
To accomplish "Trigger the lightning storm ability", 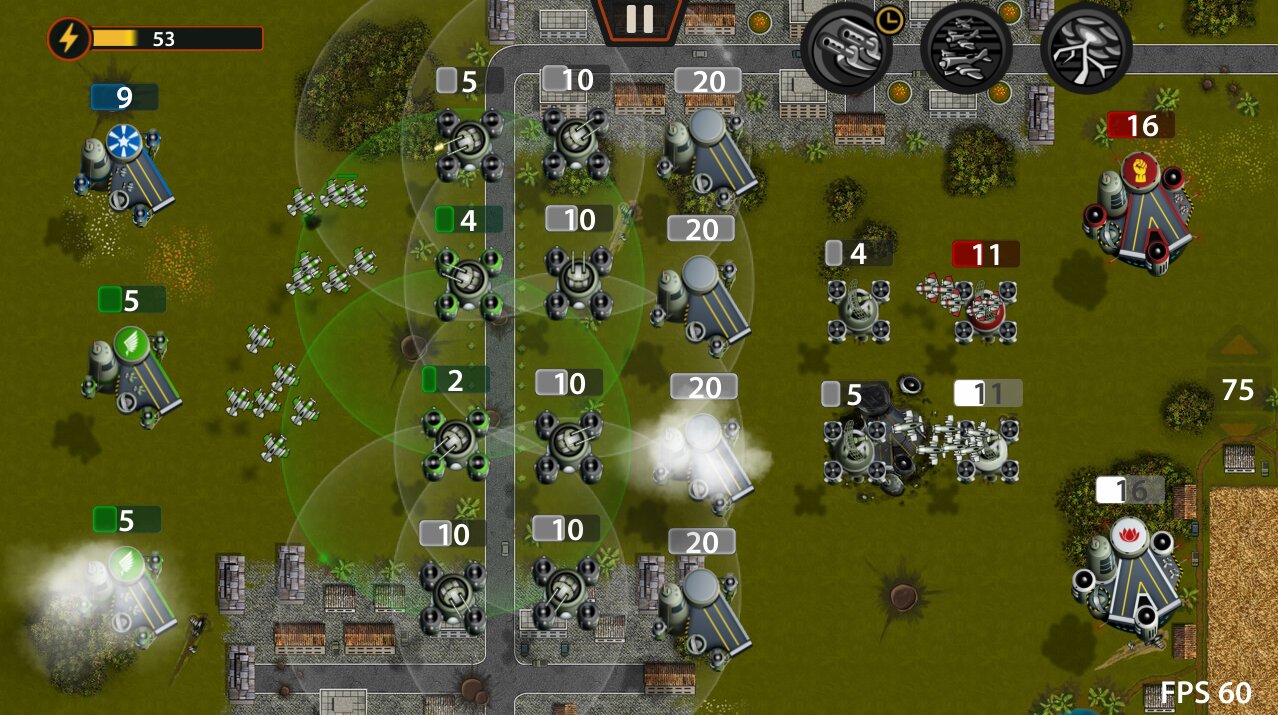I will (1086, 47).
